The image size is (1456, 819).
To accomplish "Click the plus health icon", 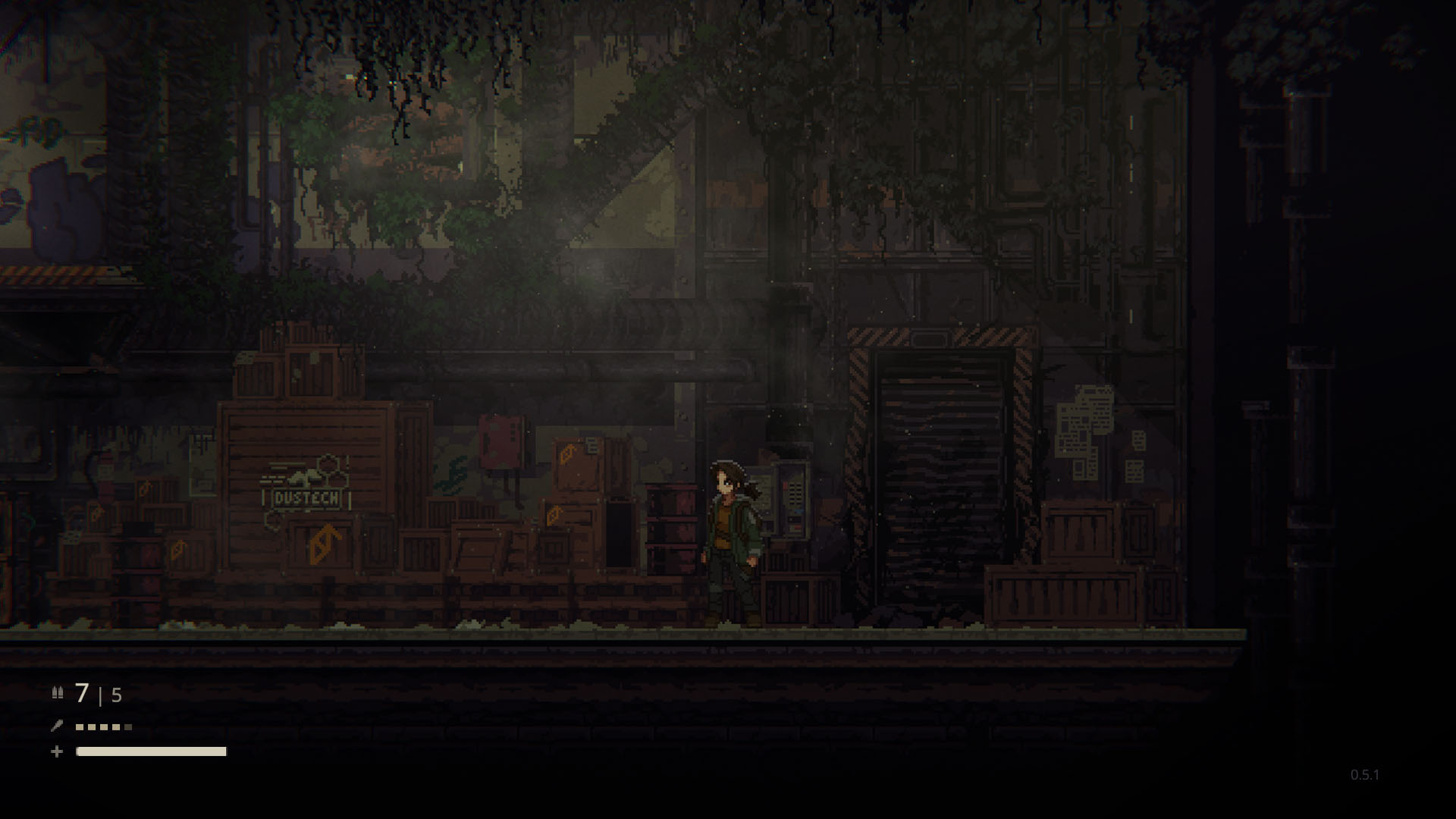I will click(56, 751).
